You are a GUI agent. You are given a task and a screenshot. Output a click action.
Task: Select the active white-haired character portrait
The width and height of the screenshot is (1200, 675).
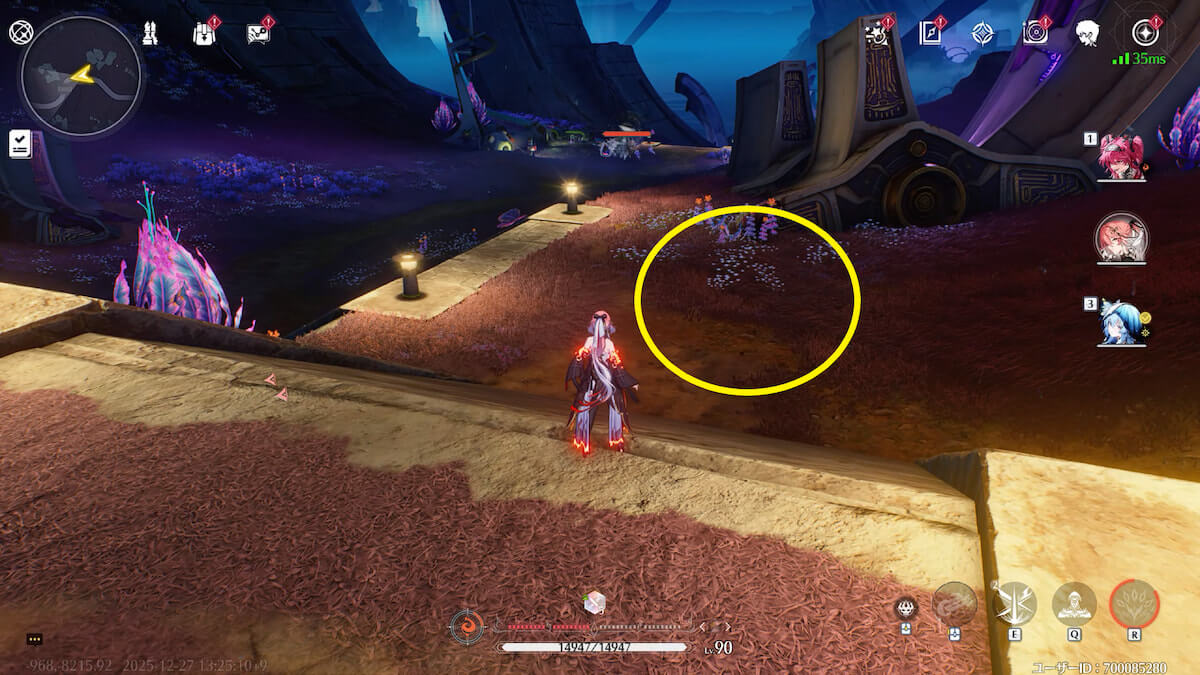point(1121,239)
